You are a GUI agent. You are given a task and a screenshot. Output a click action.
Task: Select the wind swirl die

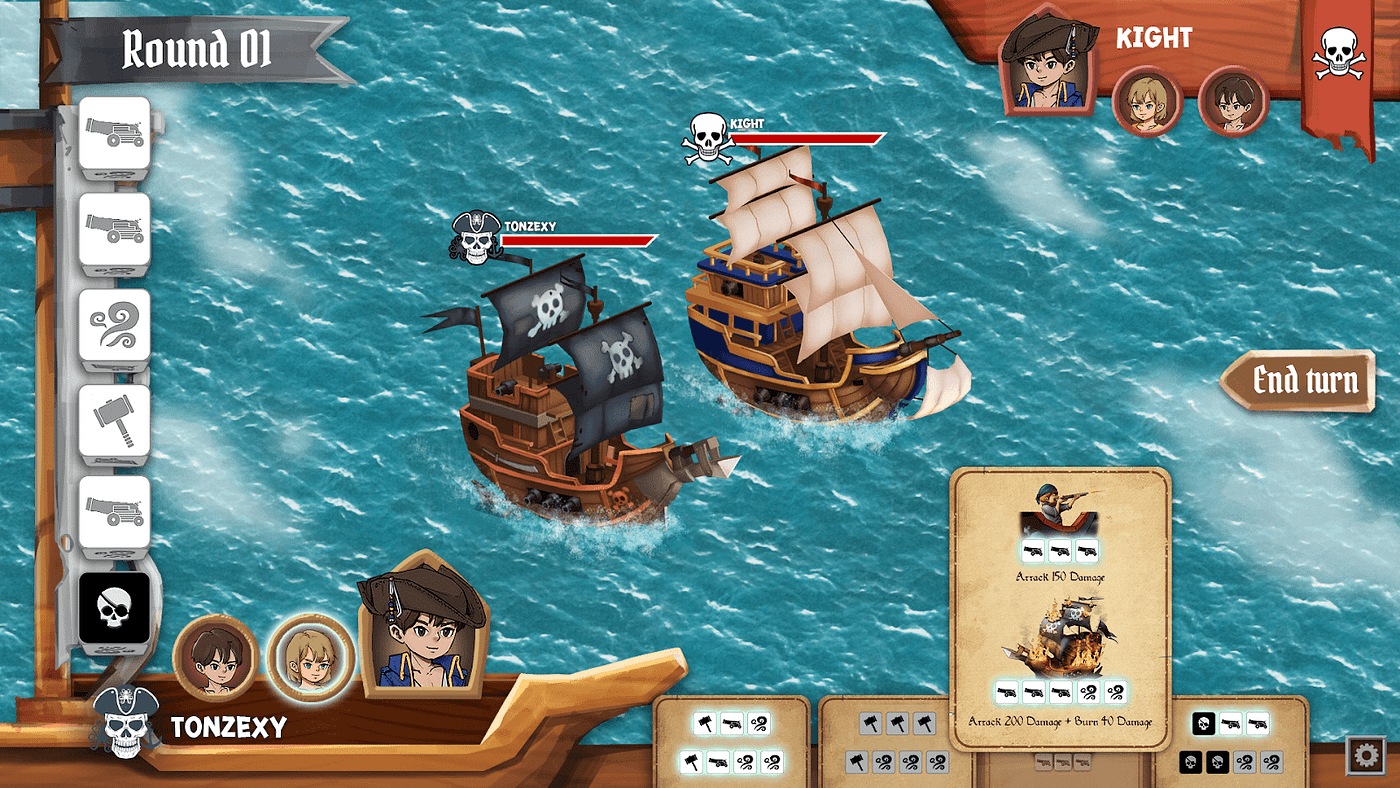pos(114,325)
